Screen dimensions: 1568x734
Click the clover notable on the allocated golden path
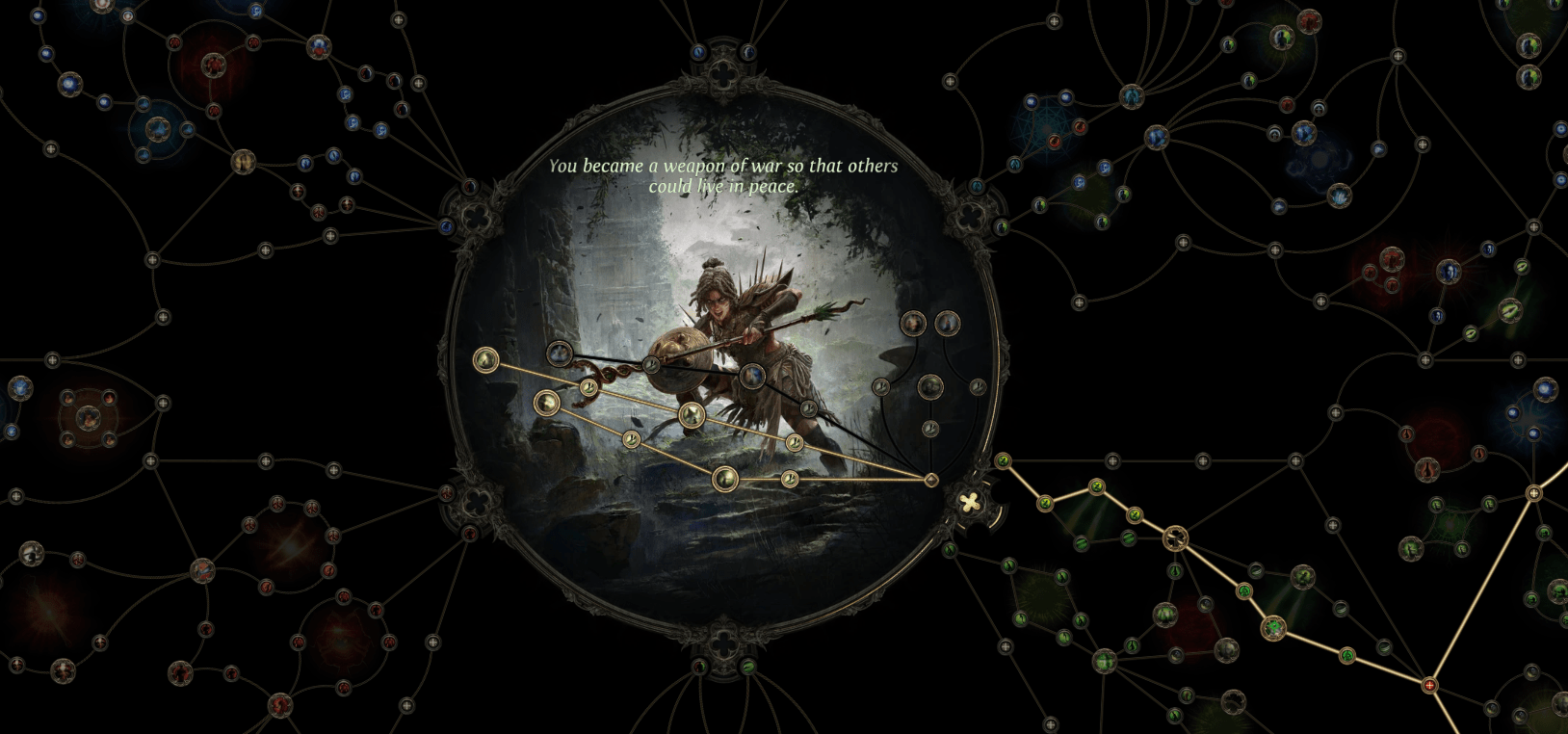point(1176,537)
